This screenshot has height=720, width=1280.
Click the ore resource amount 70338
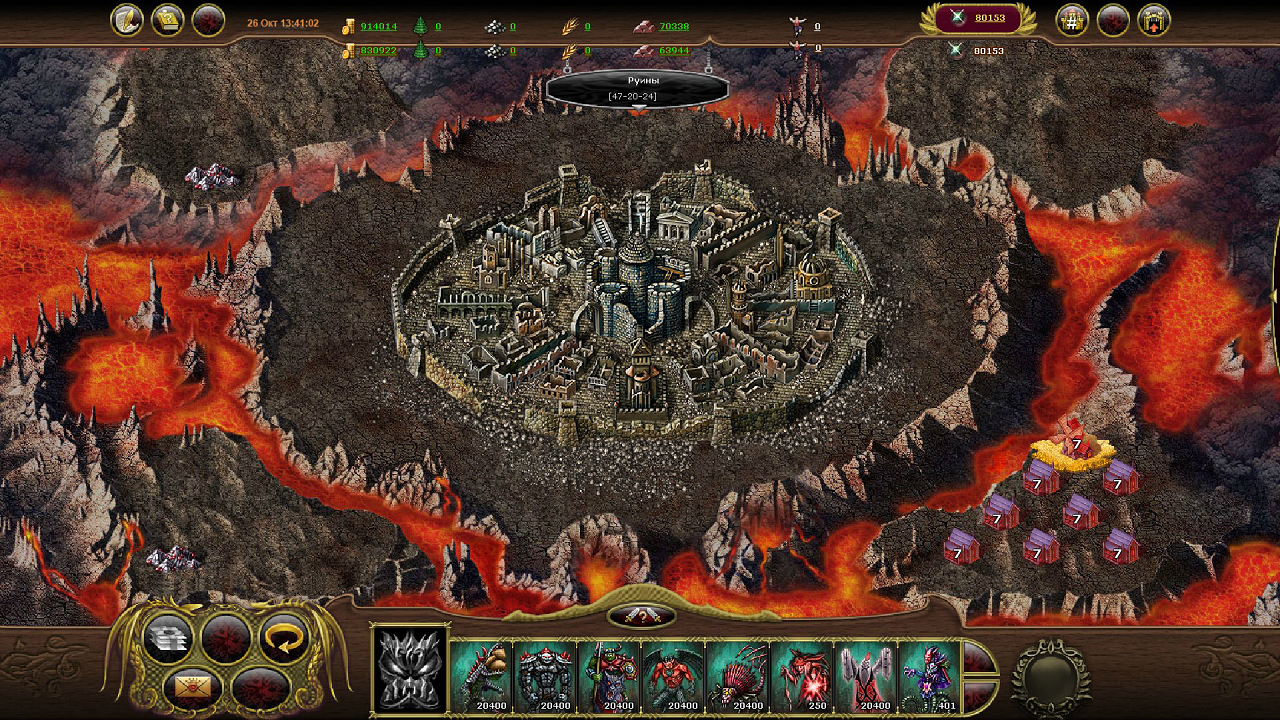click(674, 27)
